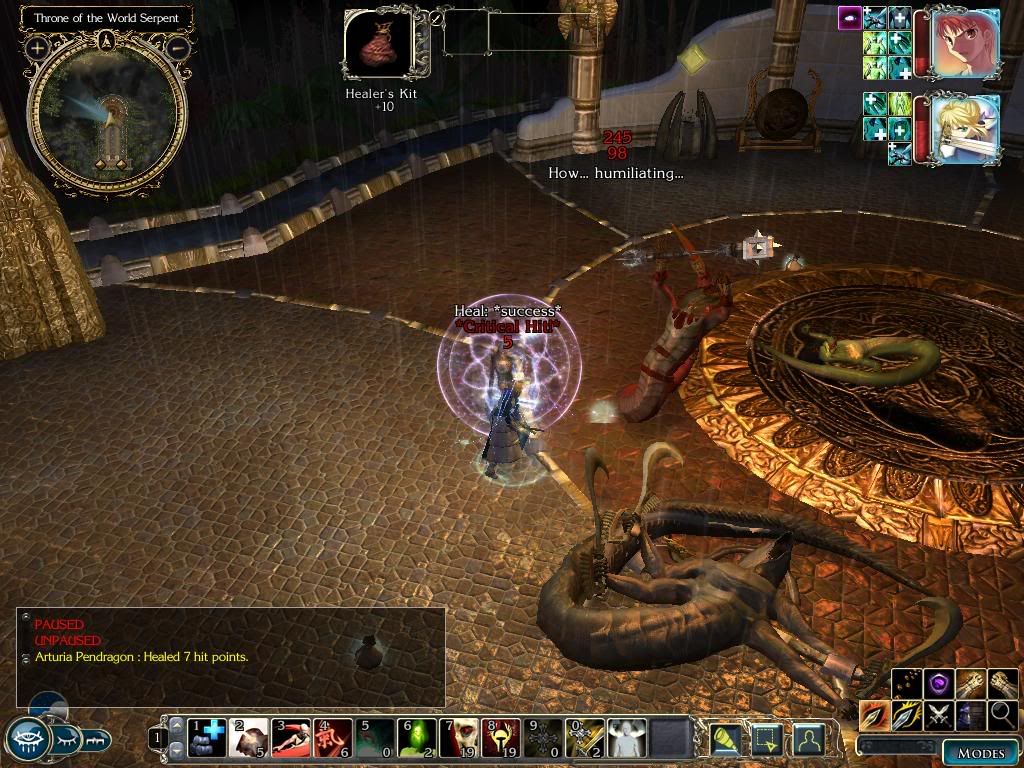Activate hotbar slot 8 sun symbol ability

click(501, 738)
